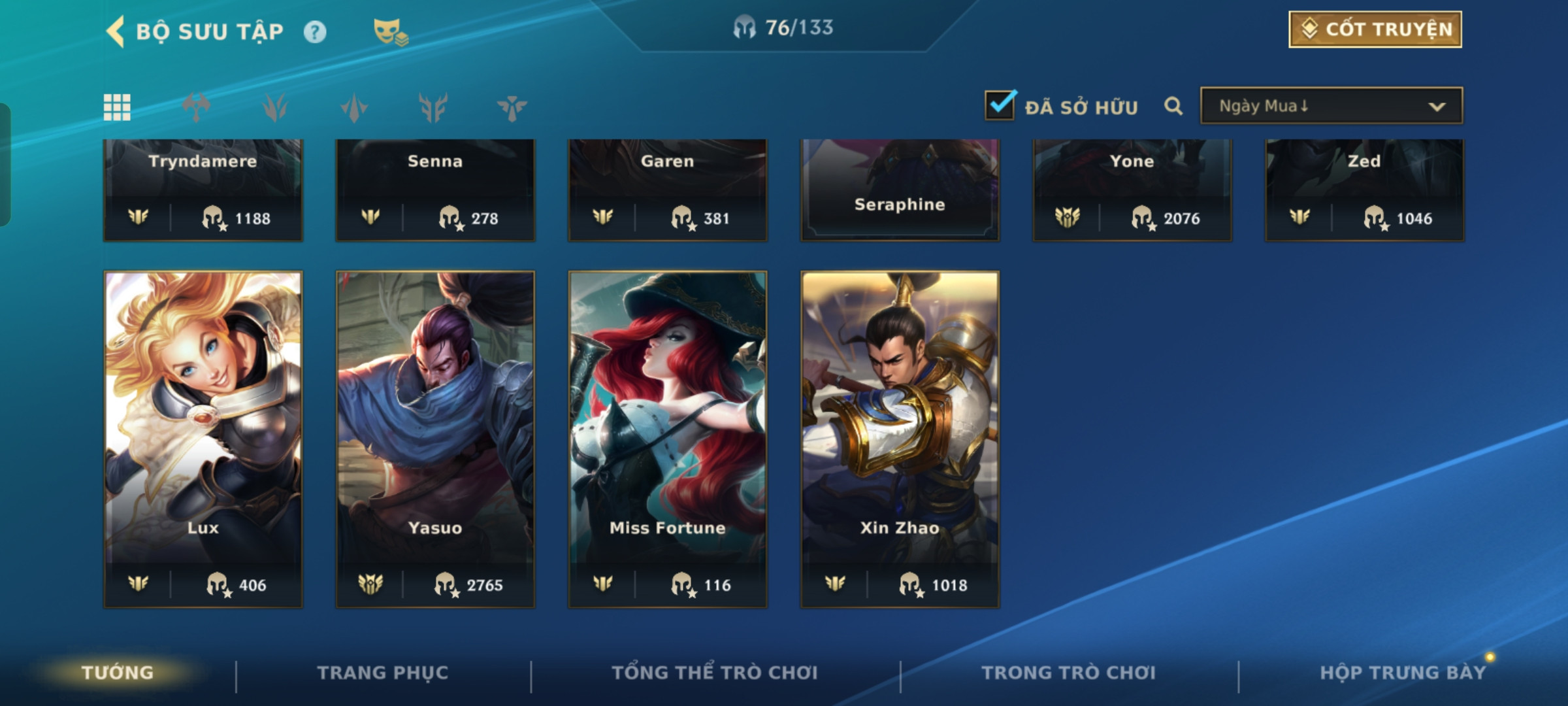1568x706 pixels.
Task: Open the Cốt Truyện button
Action: click(1375, 29)
